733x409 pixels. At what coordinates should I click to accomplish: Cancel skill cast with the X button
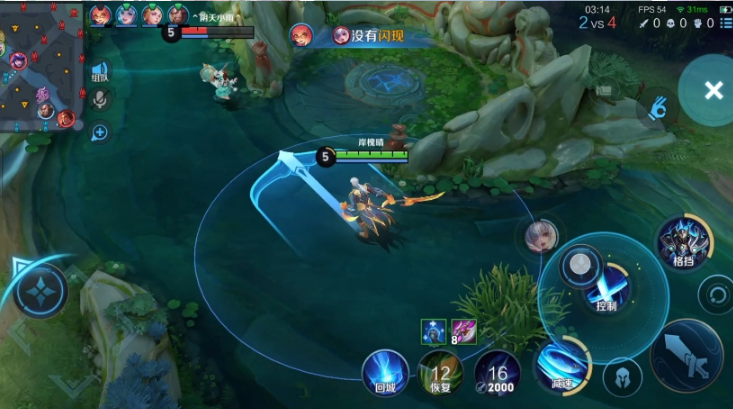(x=712, y=91)
